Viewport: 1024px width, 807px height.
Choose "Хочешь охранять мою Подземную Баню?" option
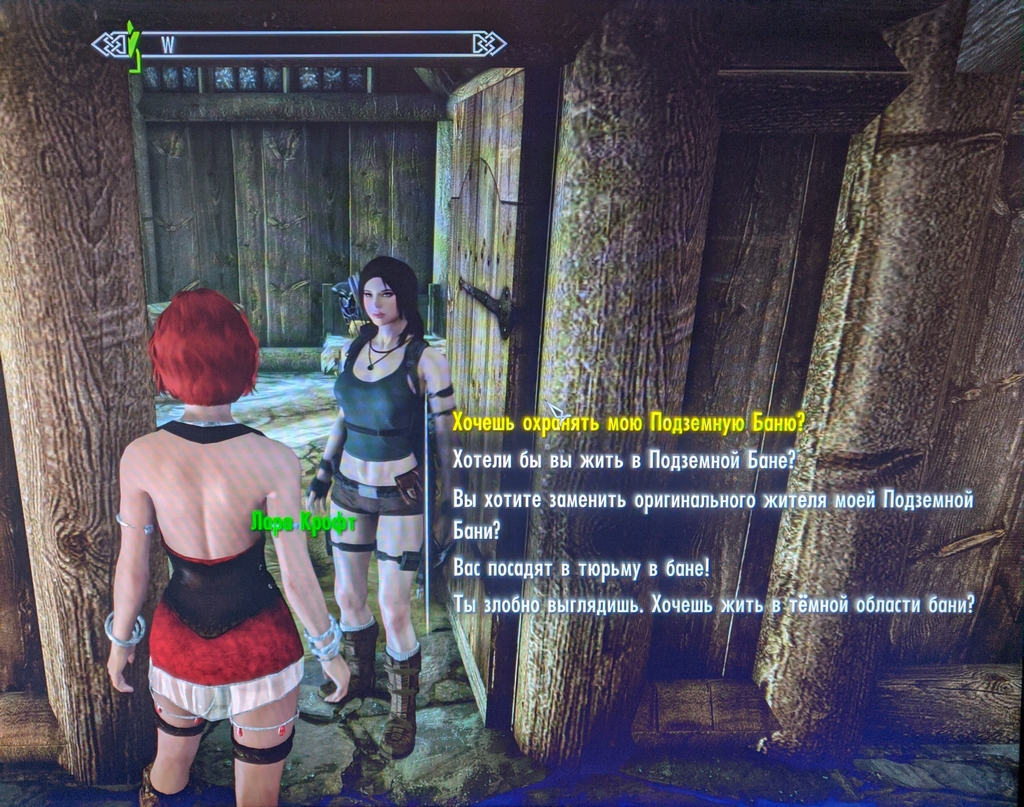coord(628,423)
